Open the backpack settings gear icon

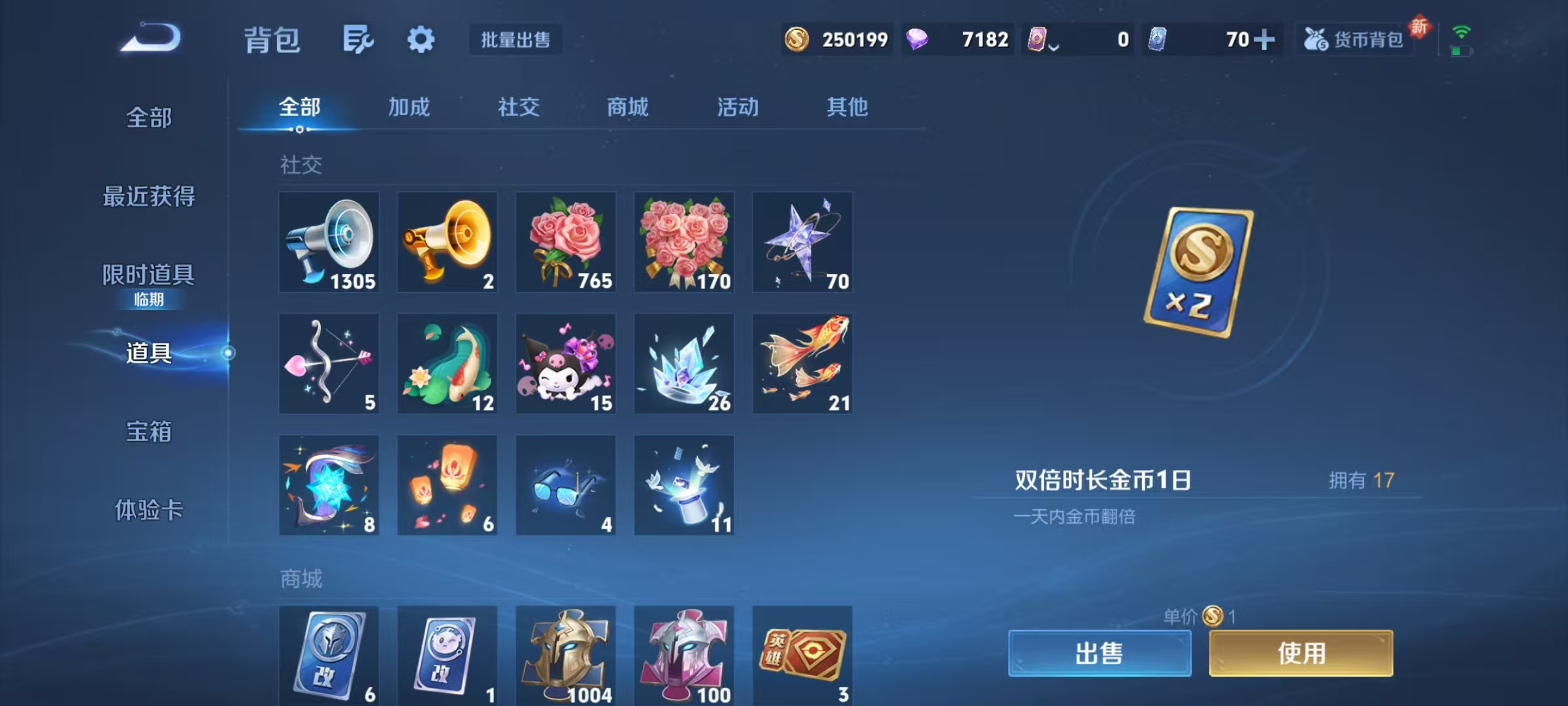pos(421,39)
